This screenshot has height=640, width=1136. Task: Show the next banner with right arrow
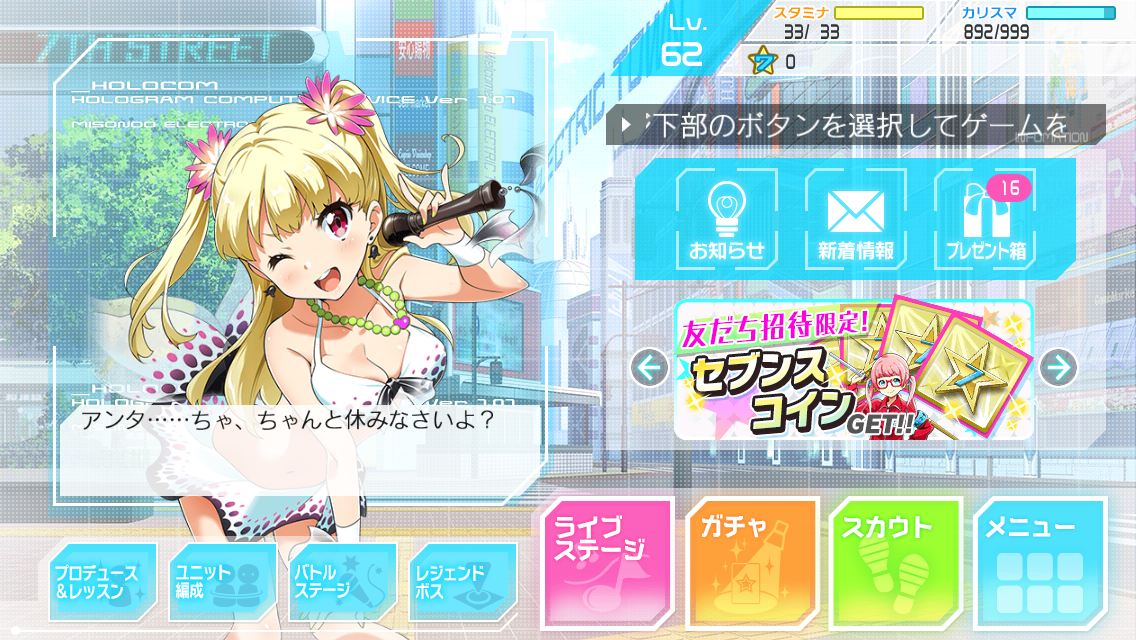1058,368
